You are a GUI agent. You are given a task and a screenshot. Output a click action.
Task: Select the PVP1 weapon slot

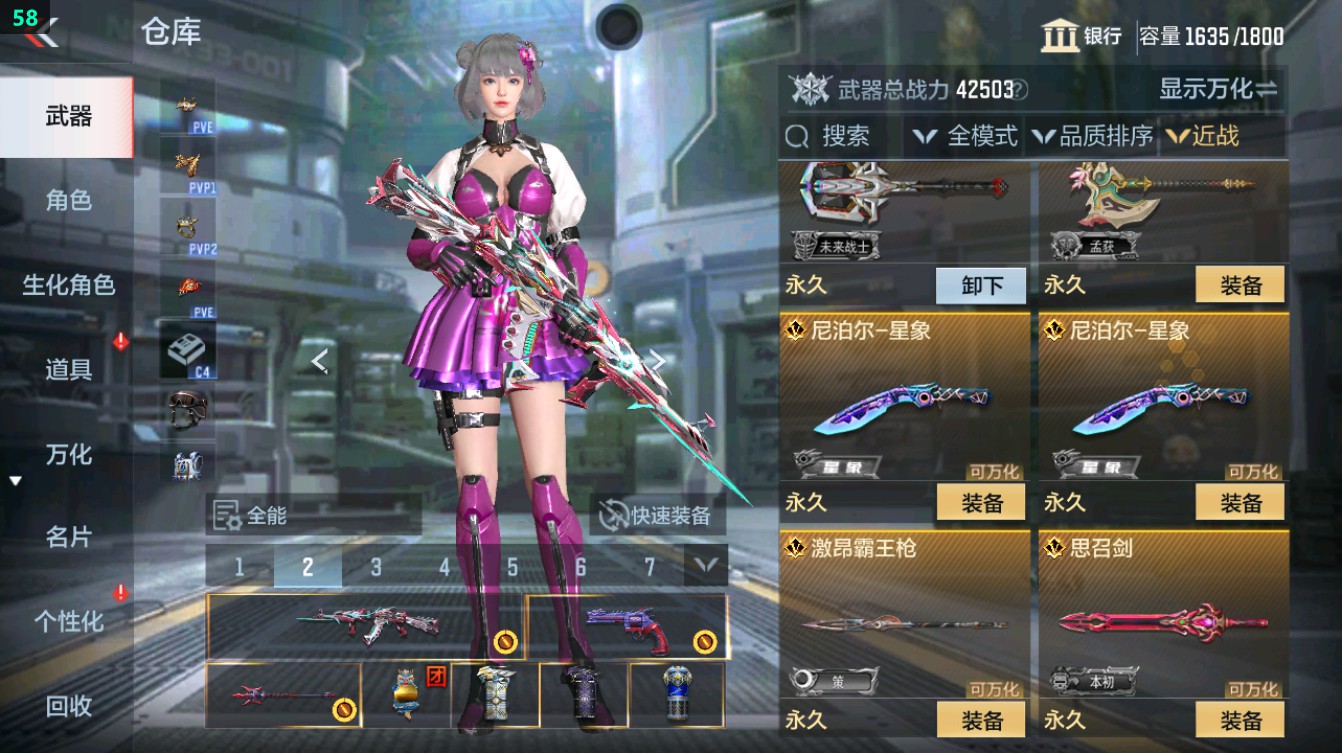pos(188,165)
